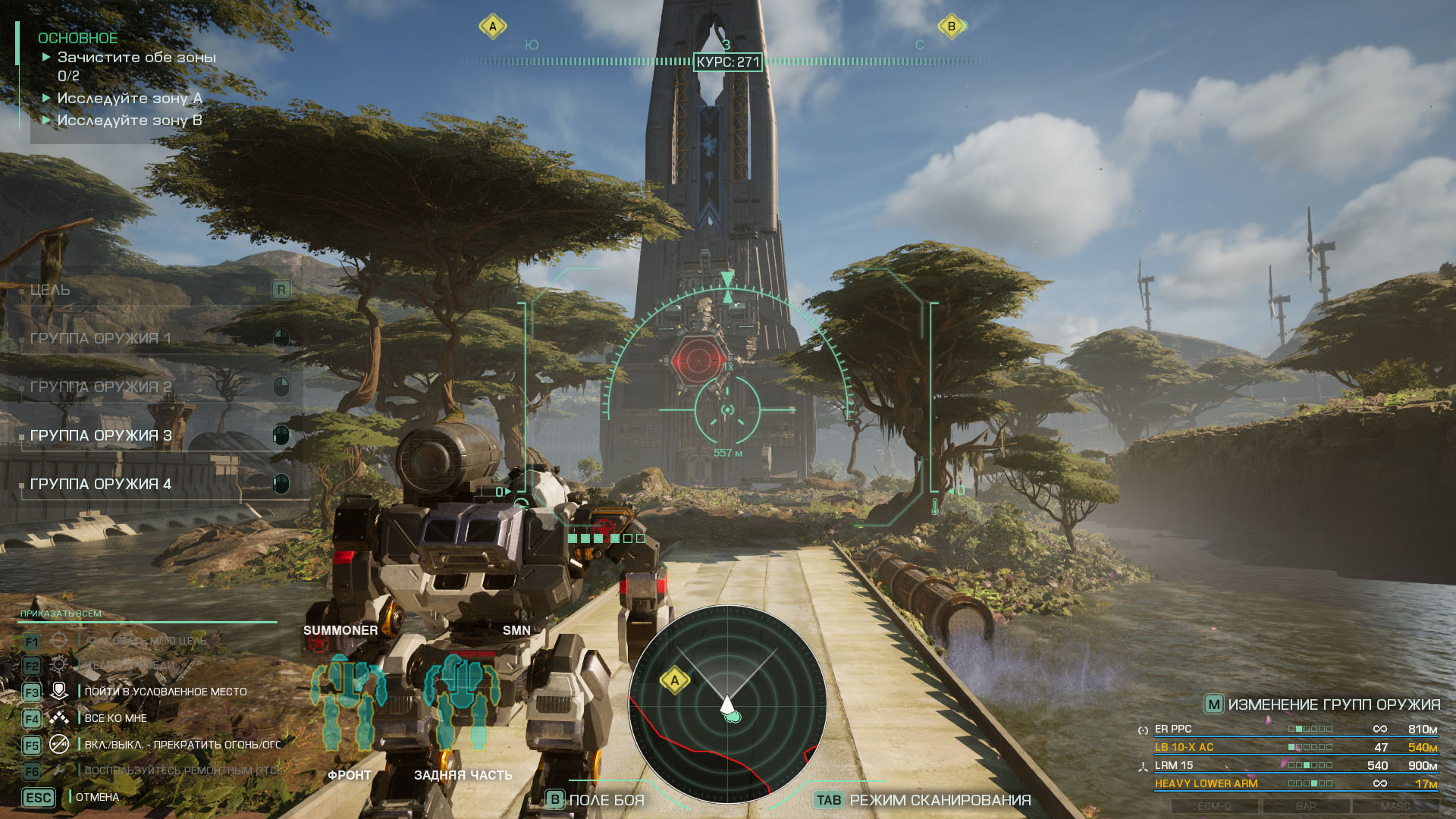This screenshot has height=819, width=1456.
Task: Toggle ER PPC weapon group assignment box
Action: (x=1310, y=730)
